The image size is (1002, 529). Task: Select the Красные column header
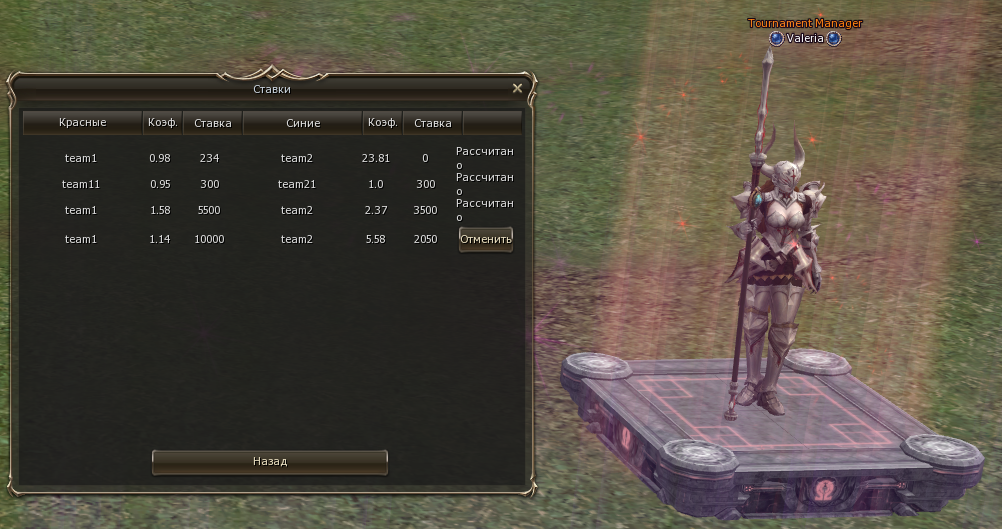82,123
